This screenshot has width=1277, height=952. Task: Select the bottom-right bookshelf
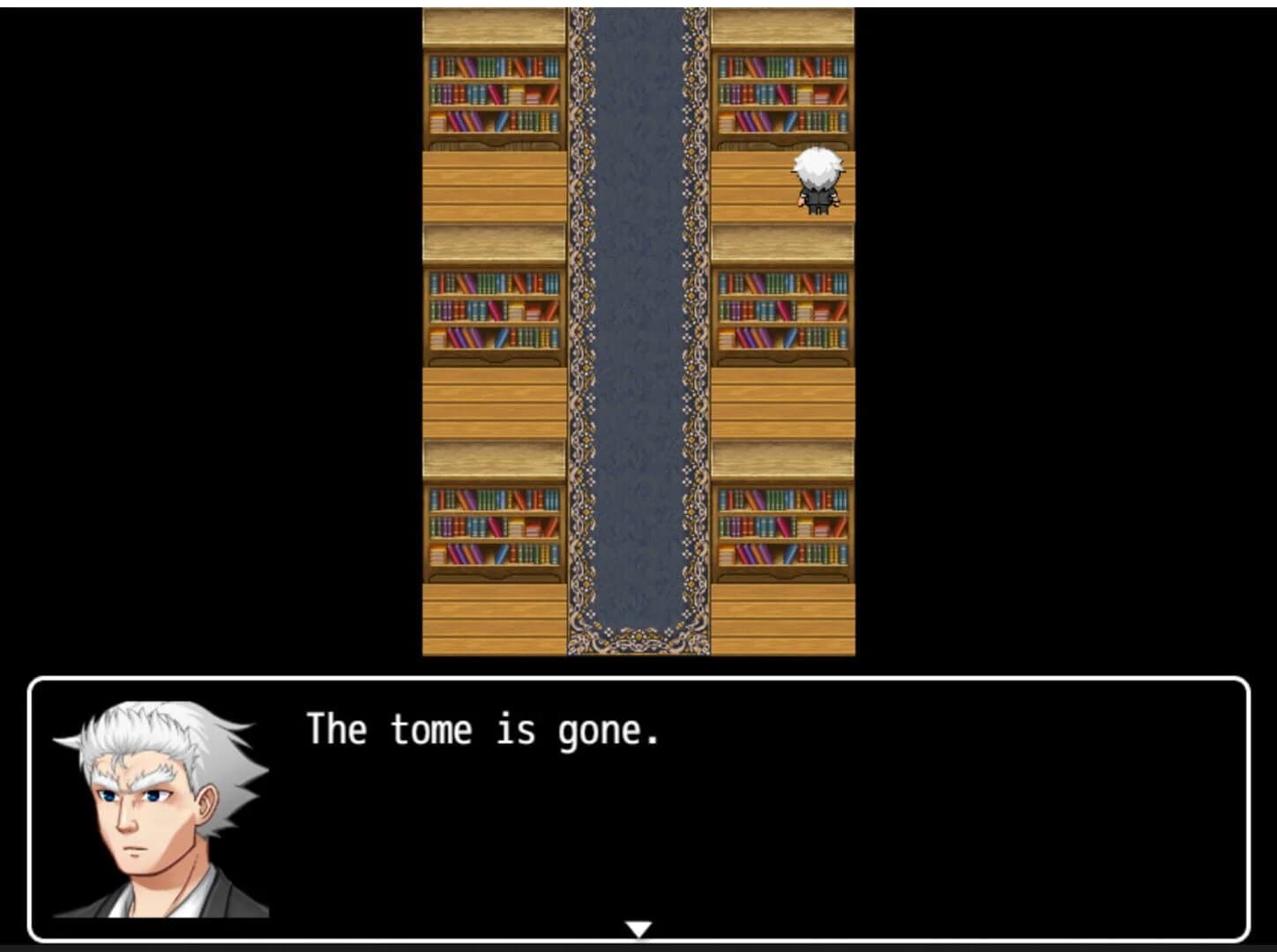point(785,529)
